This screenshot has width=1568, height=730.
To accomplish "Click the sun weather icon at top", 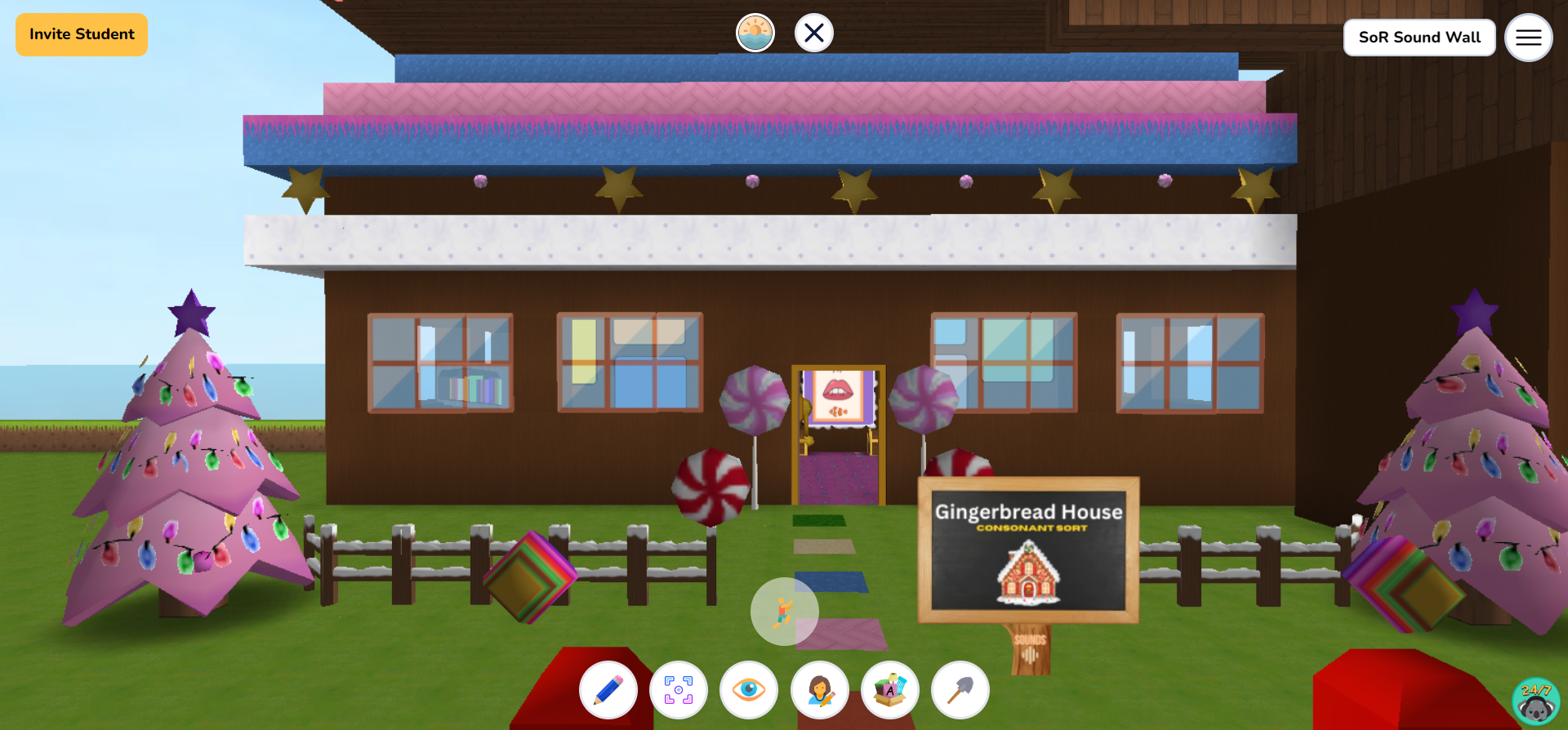I will point(755,33).
